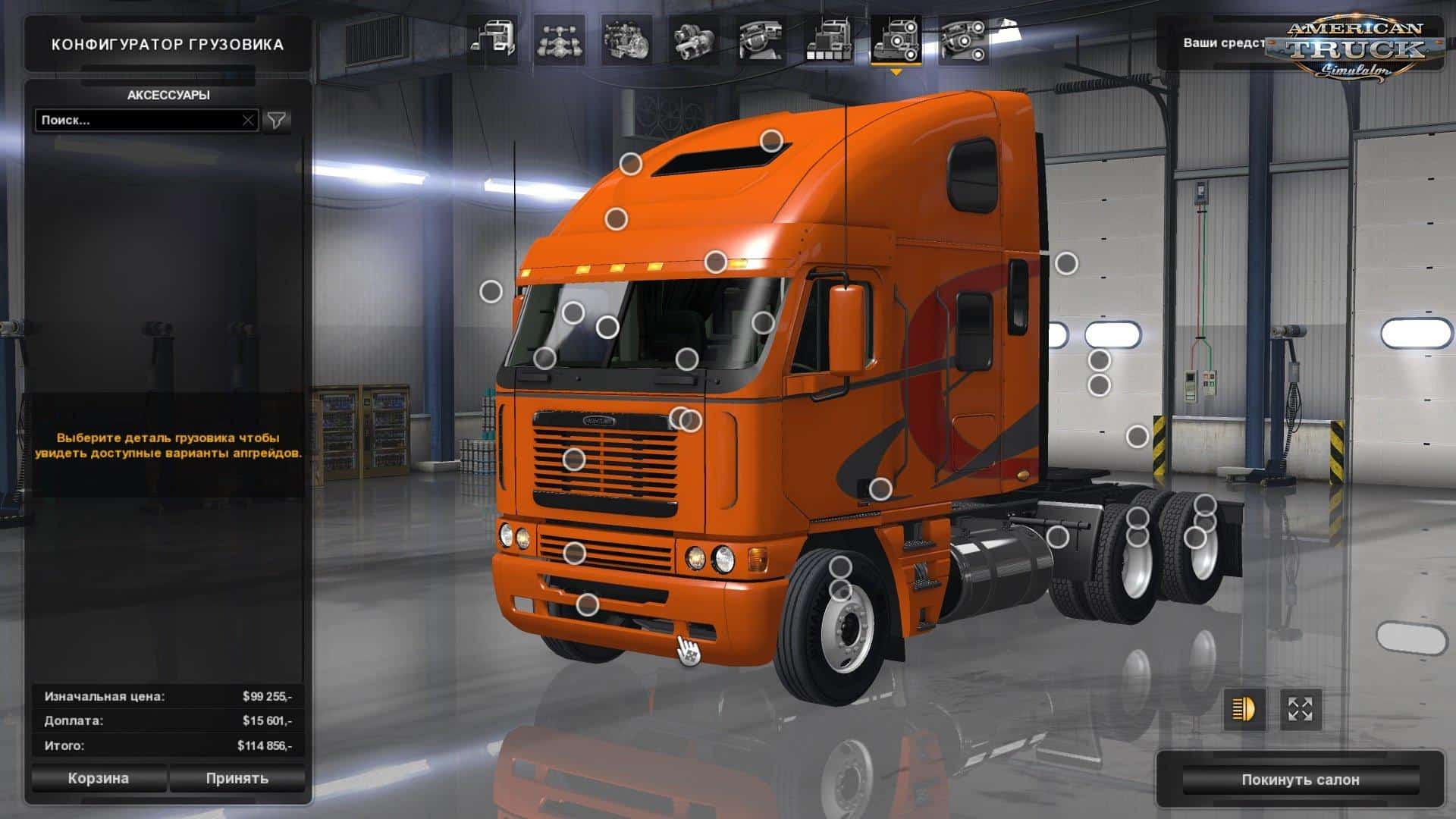The height and width of the screenshot is (819, 1456).
Task: Clear the accessory search with the X
Action: coord(248,121)
